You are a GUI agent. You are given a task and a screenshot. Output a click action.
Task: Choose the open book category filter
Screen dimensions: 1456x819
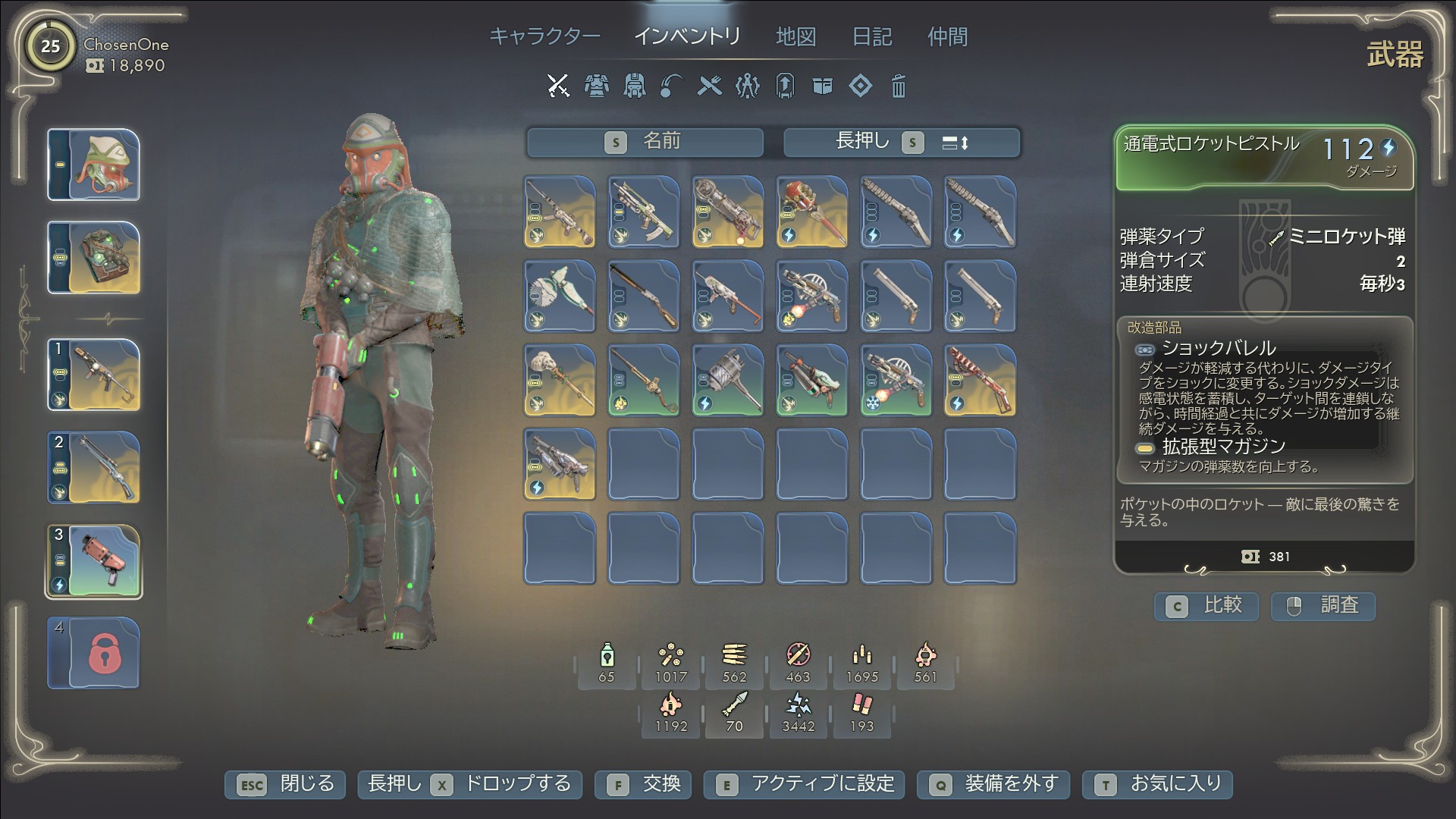tap(822, 86)
